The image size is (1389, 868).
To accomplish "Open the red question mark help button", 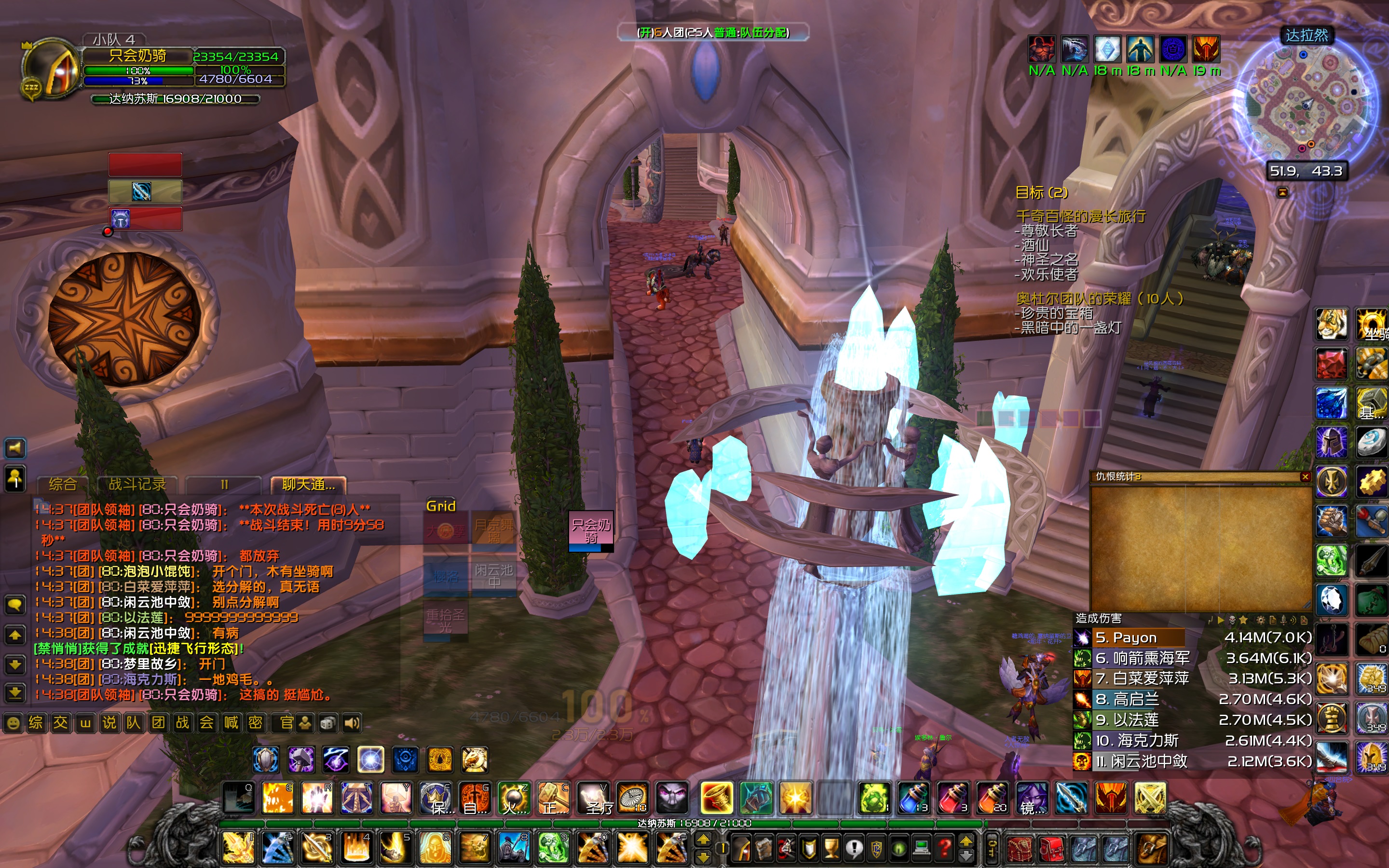I will (x=944, y=847).
